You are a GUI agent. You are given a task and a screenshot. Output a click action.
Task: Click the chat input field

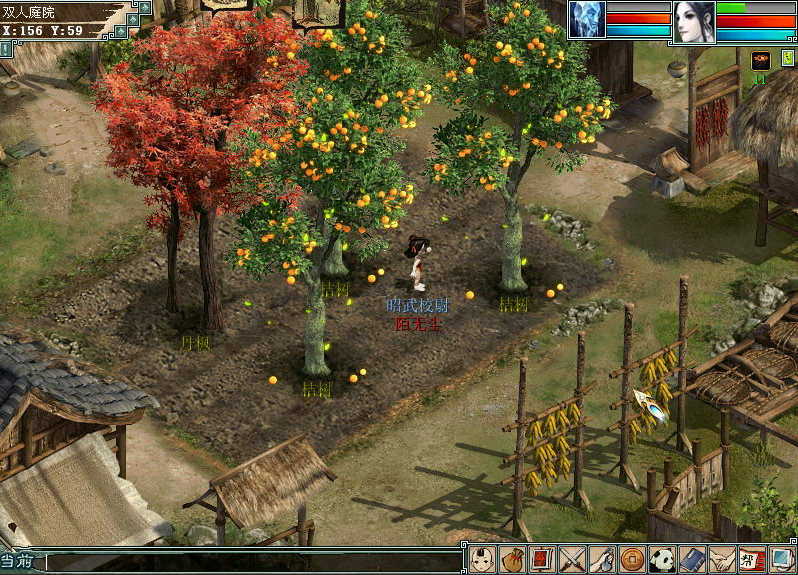coord(250,563)
